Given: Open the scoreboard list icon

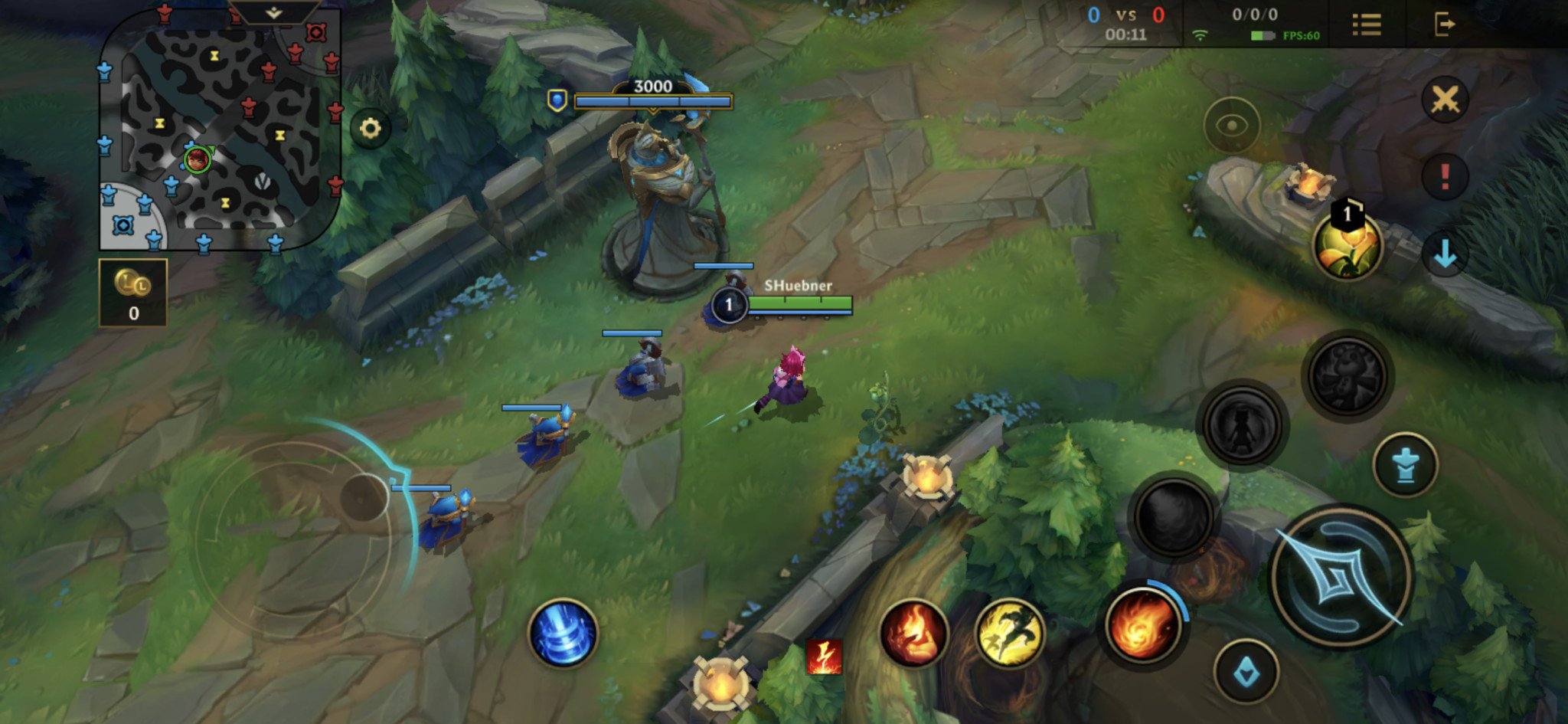Looking at the screenshot, I should point(1367,25).
